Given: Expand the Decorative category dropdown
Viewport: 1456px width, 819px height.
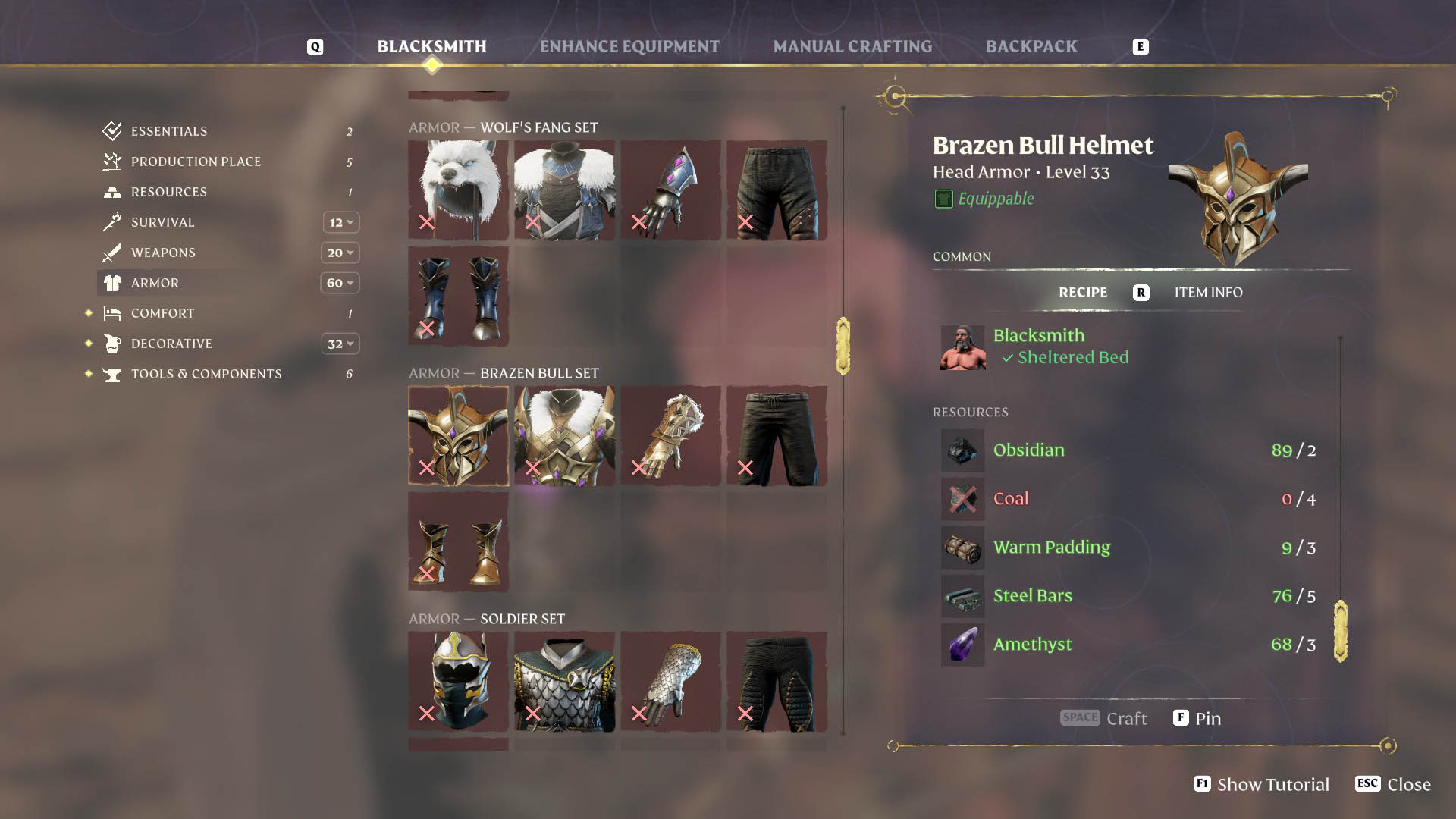Looking at the screenshot, I should click(x=340, y=344).
